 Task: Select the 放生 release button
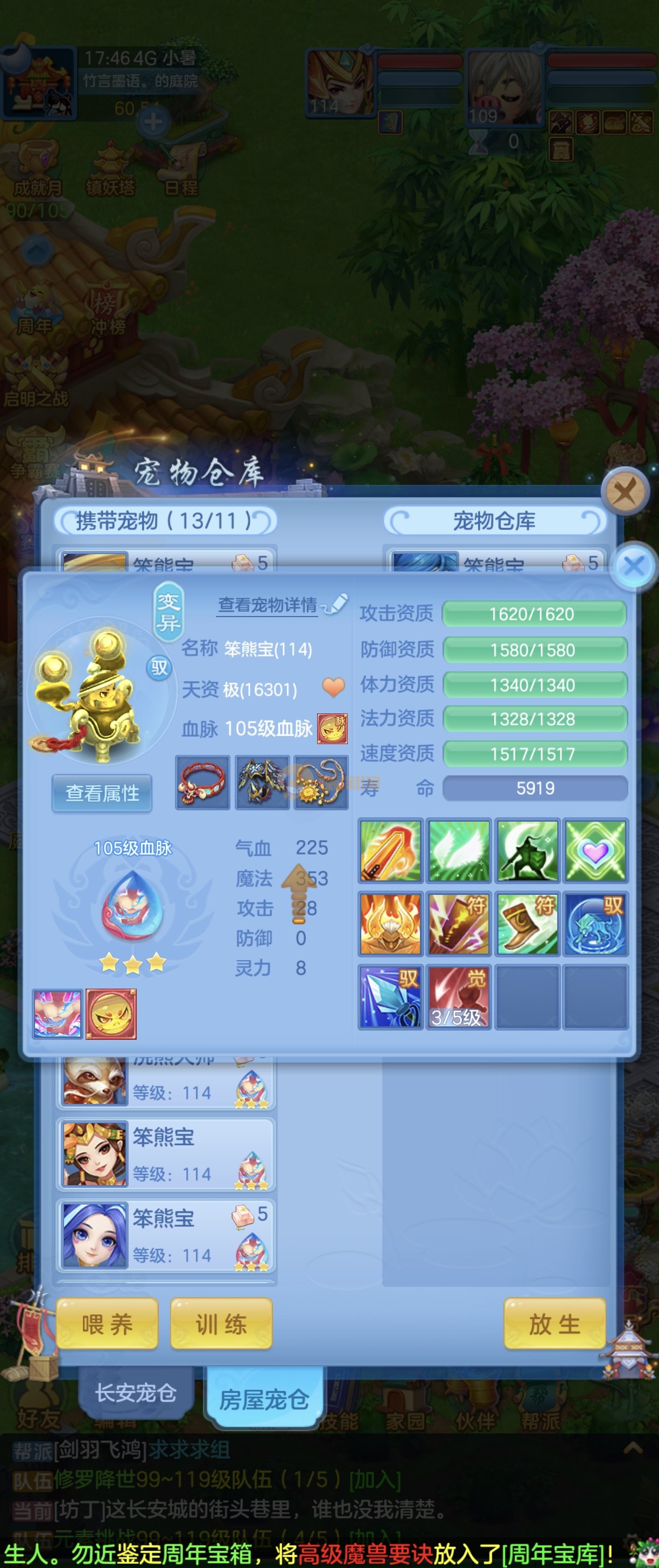coord(555,1324)
